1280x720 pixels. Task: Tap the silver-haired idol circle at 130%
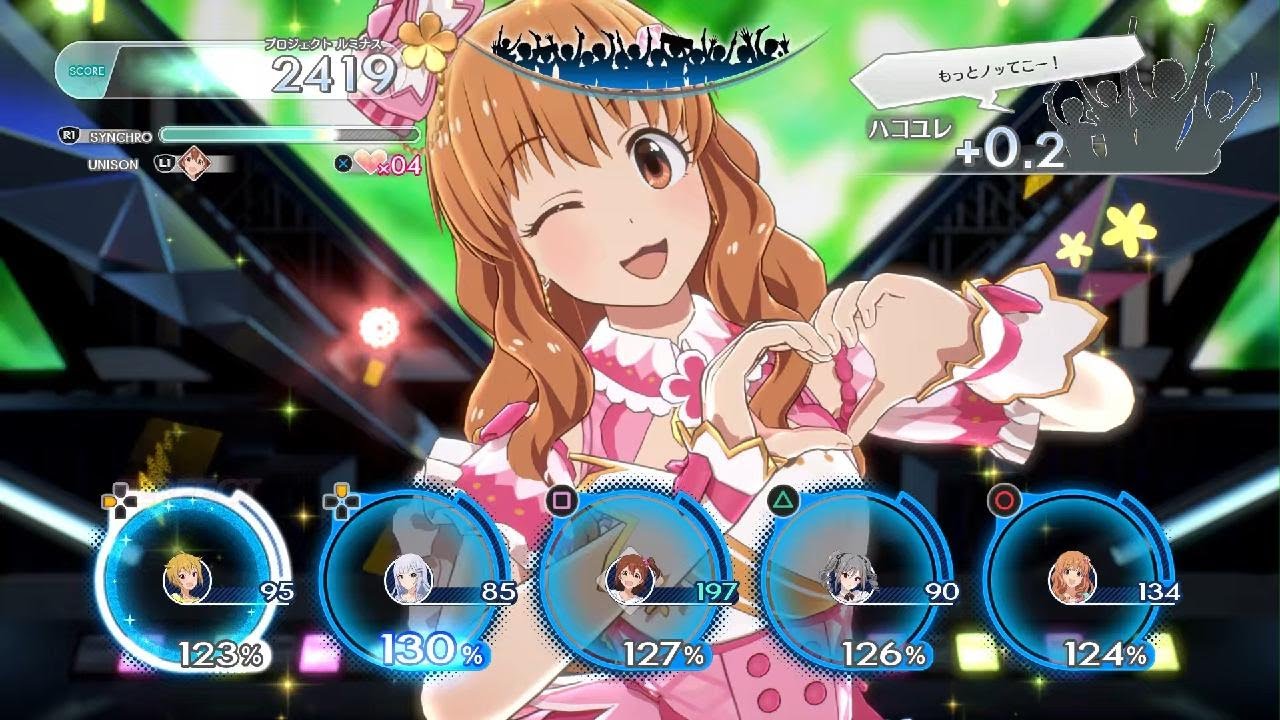(x=410, y=580)
